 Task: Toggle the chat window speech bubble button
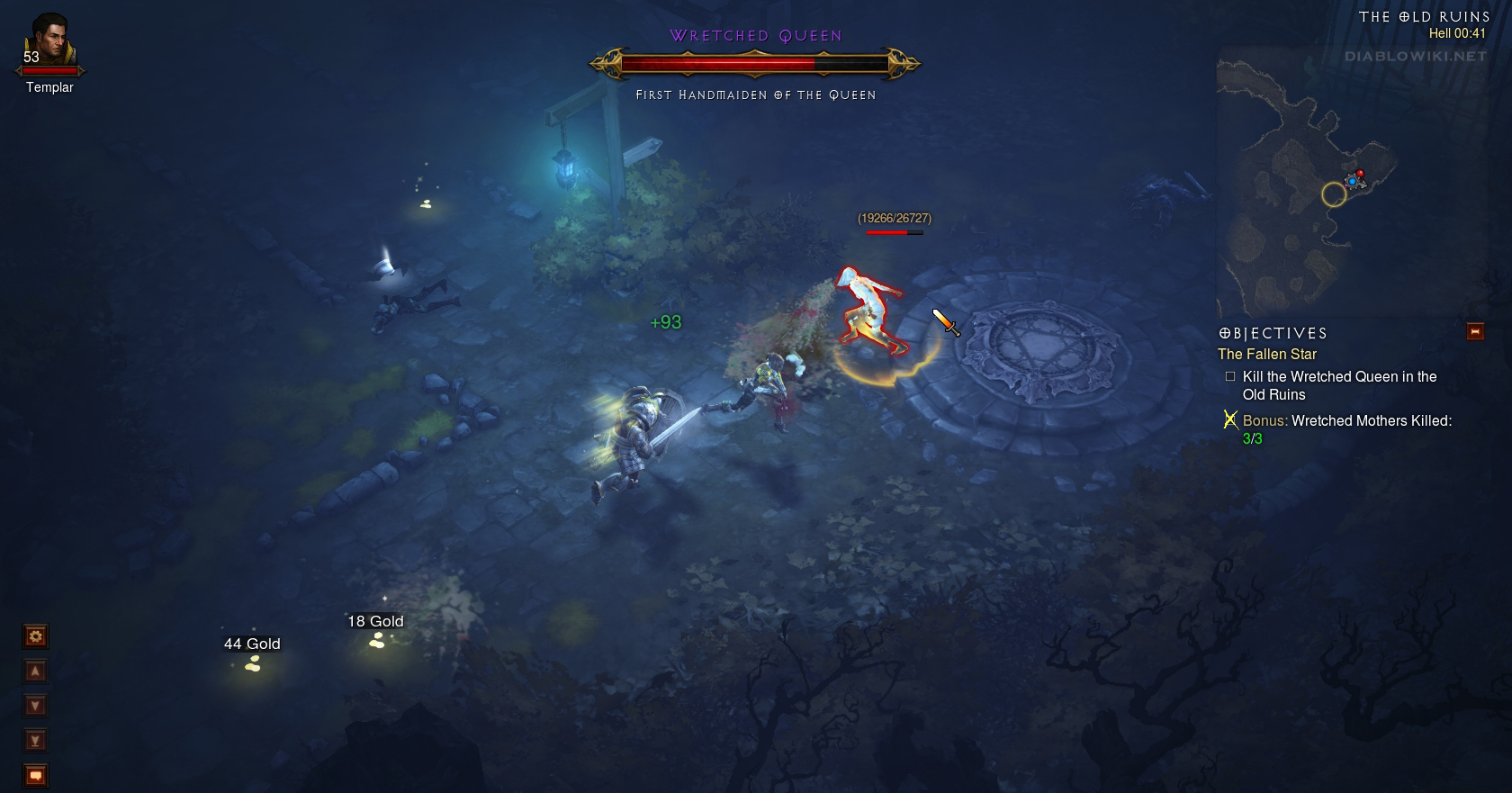36,775
